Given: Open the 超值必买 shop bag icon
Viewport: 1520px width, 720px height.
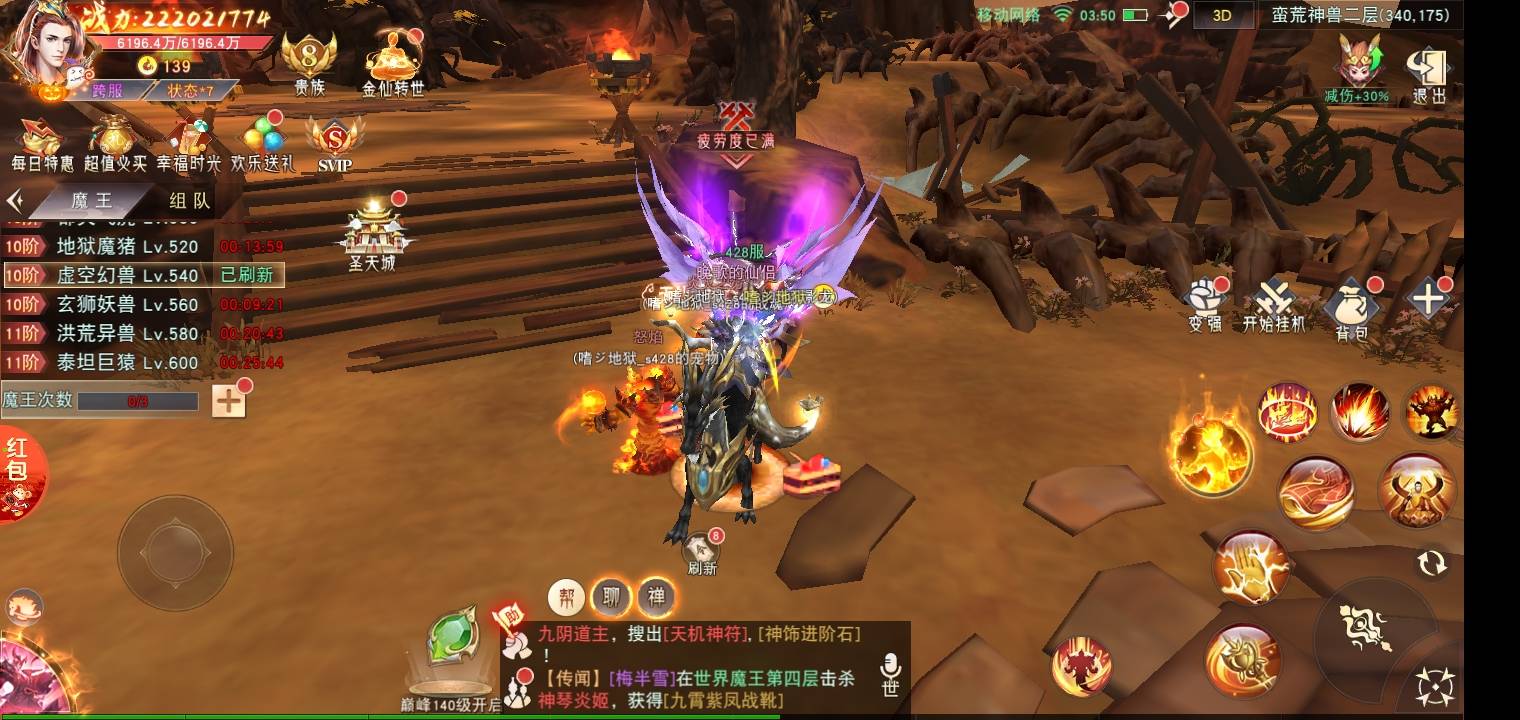Looking at the screenshot, I should click(x=115, y=142).
